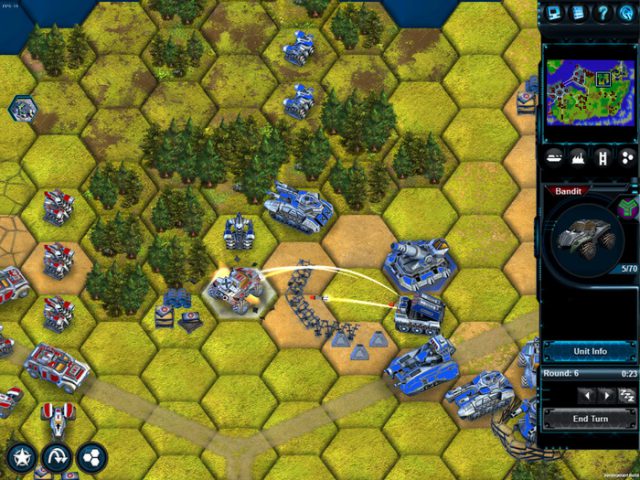Toggle the hexagon grid icon button

pos(92,457)
